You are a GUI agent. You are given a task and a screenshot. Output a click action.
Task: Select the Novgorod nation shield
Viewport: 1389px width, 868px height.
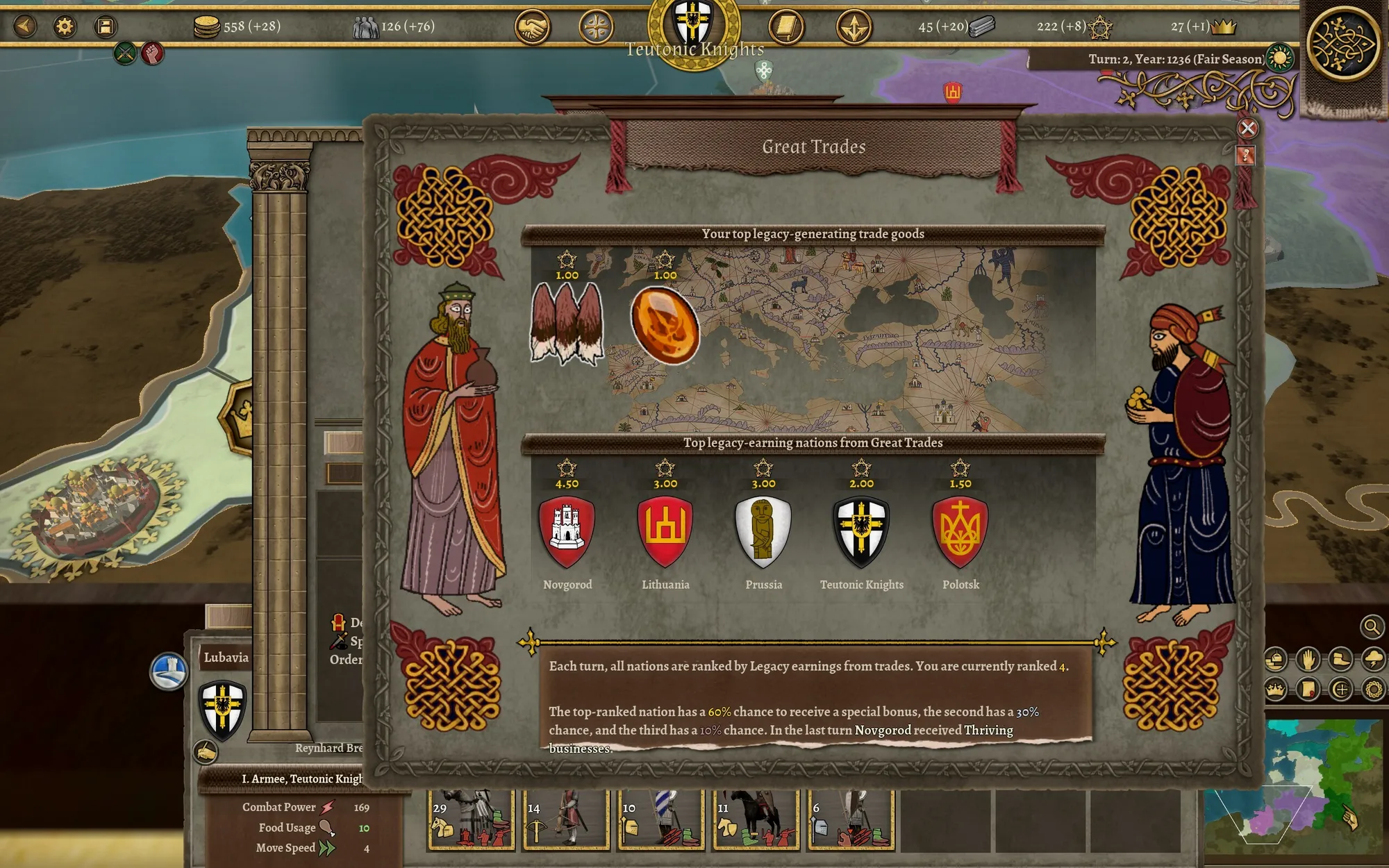(567, 532)
